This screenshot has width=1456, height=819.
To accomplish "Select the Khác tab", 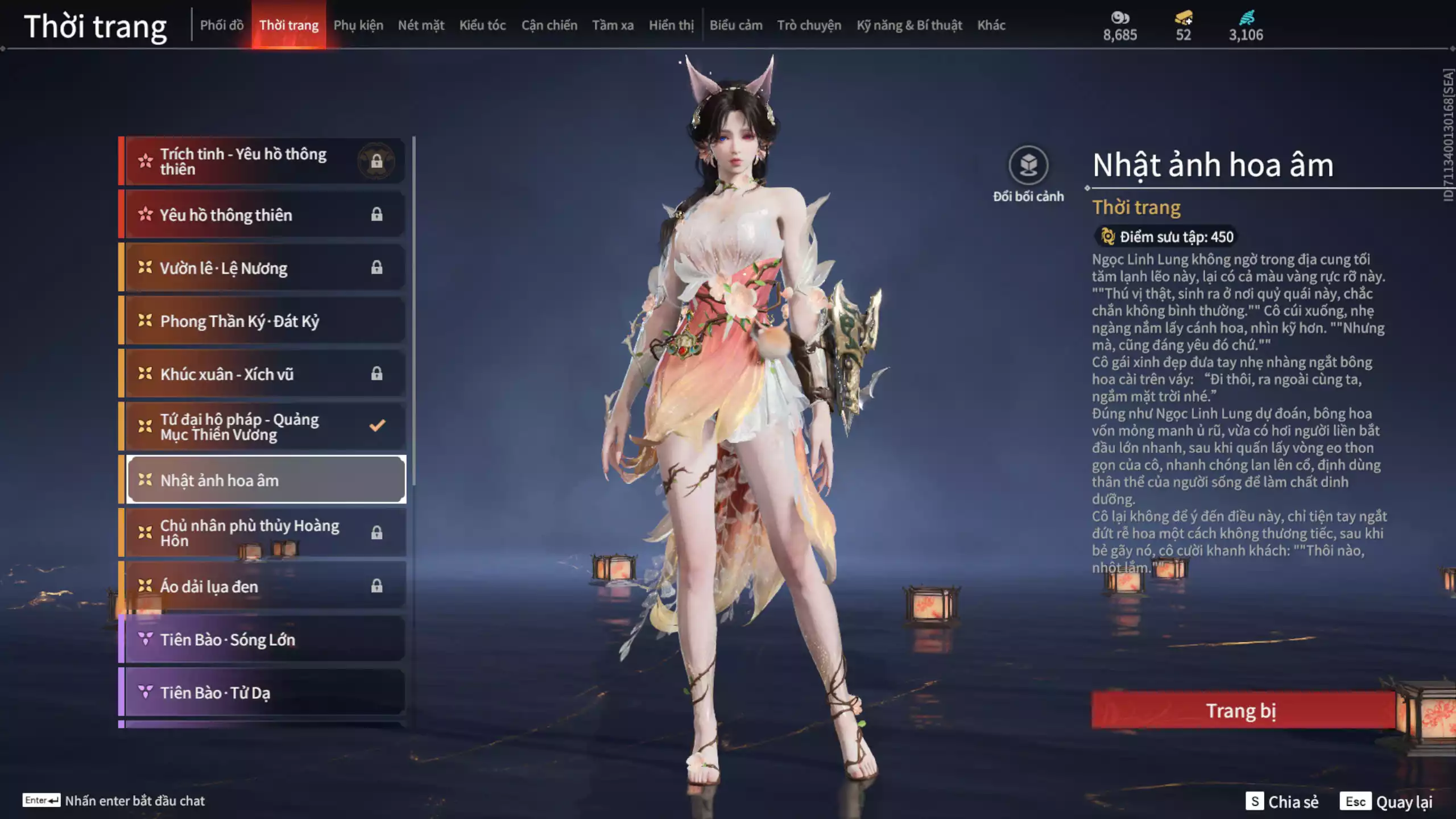I will coord(991,26).
